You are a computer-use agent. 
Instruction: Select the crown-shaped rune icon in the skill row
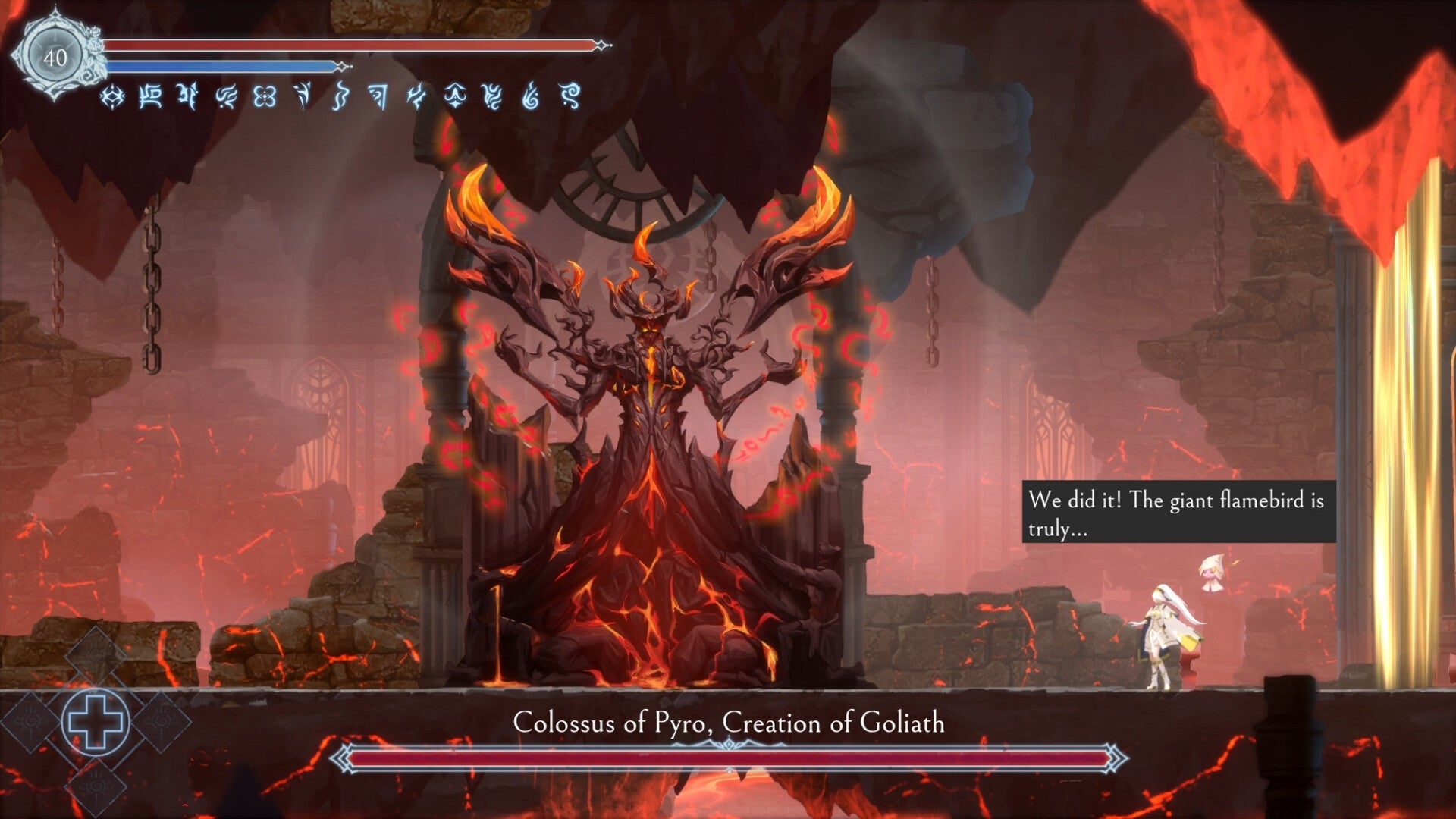coord(455,97)
